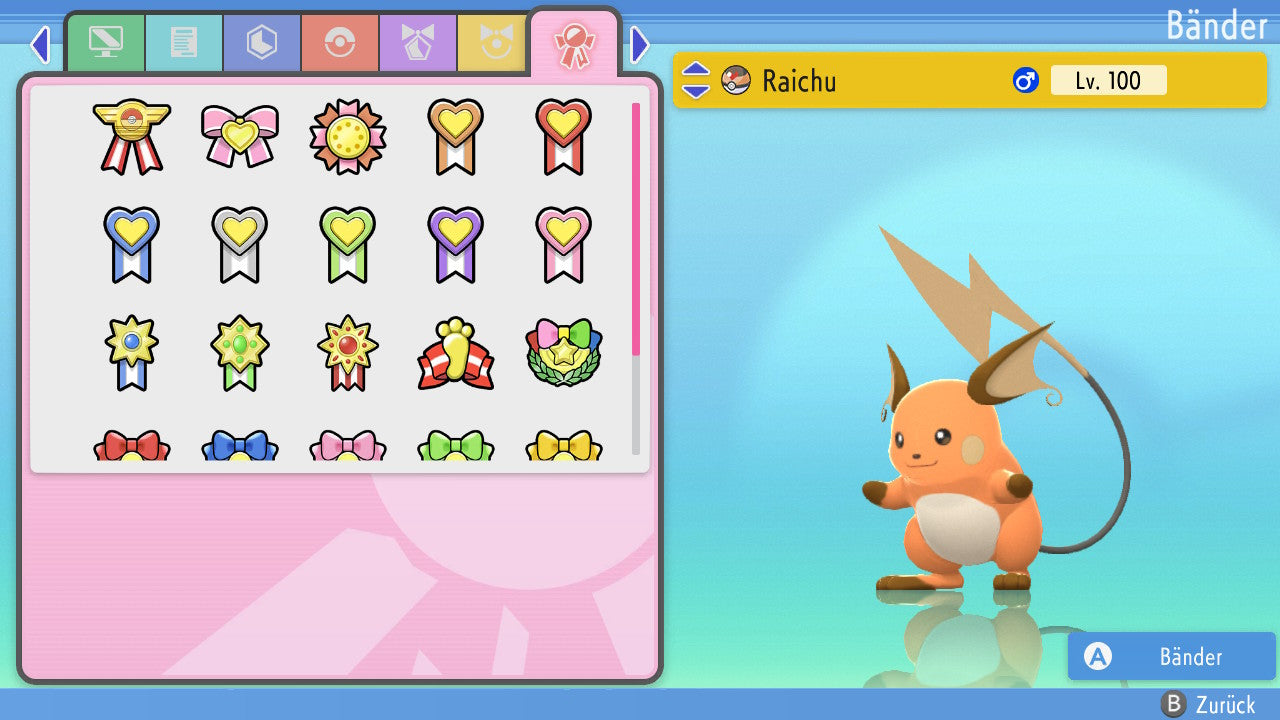Select the footprint ribbon
Screen dimensions: 1280x720
pyautogui.click(x=455, y=353)
